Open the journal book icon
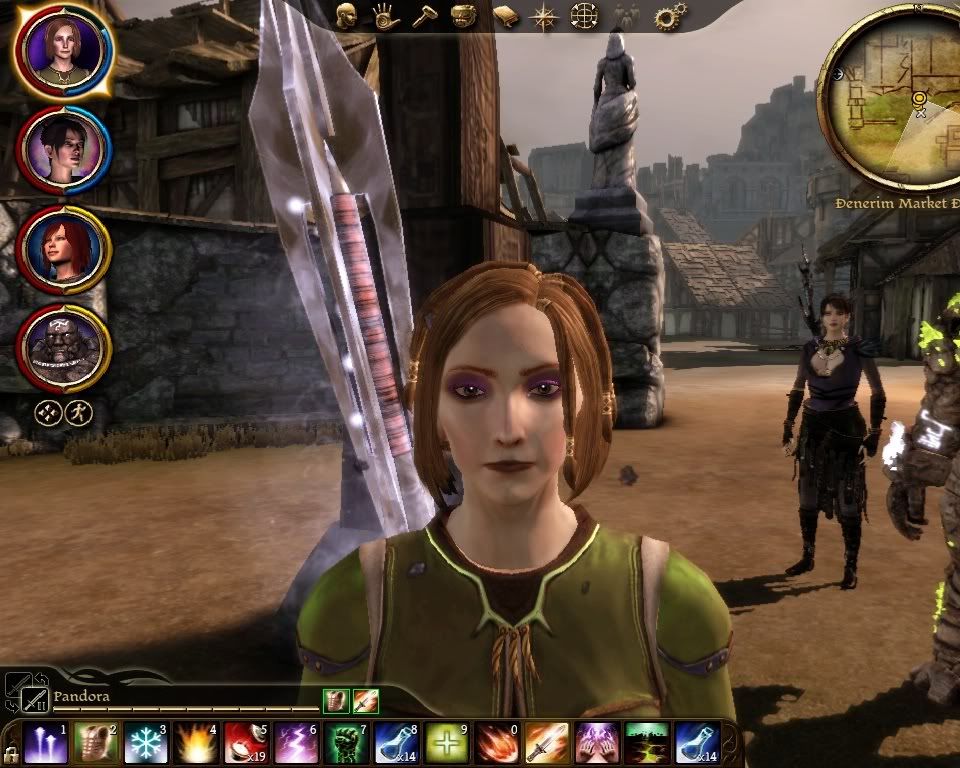The image size is (960, 768). (506, 16)
